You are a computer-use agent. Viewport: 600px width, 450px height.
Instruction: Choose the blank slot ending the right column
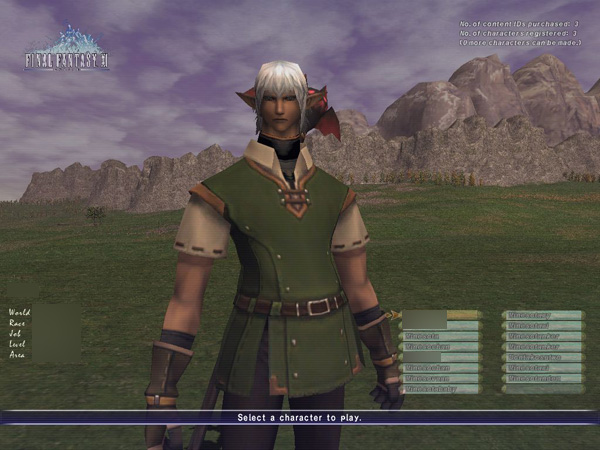click(543, 389)
